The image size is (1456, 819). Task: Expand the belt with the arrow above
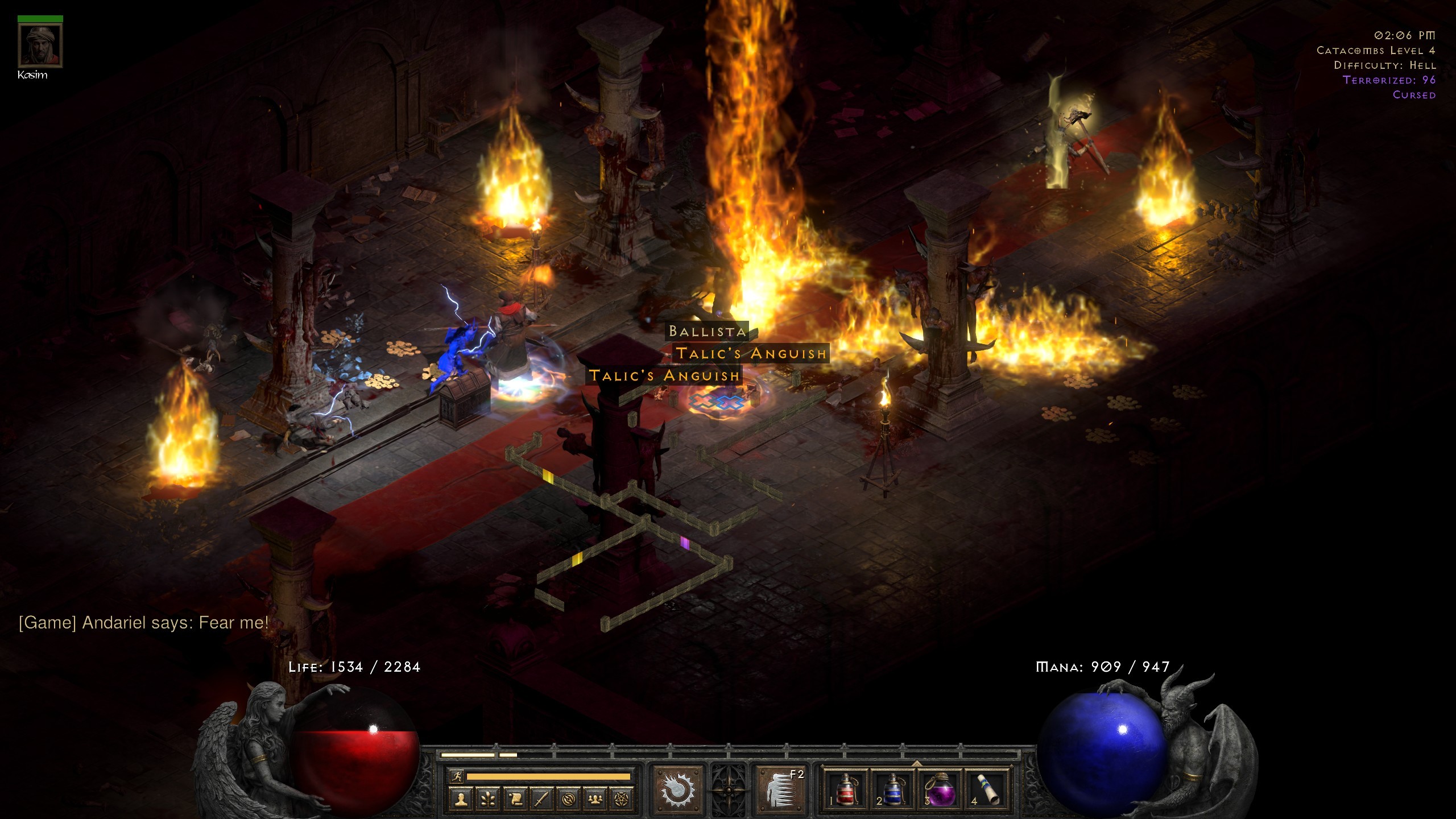coord(916,762)
